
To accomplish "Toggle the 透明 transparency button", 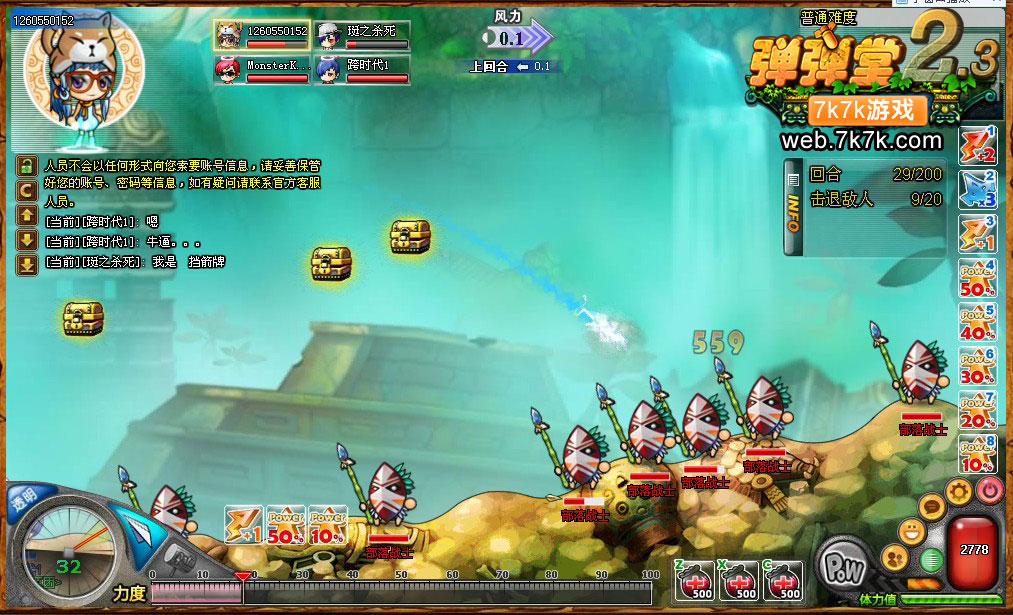I will coord(22,495).
